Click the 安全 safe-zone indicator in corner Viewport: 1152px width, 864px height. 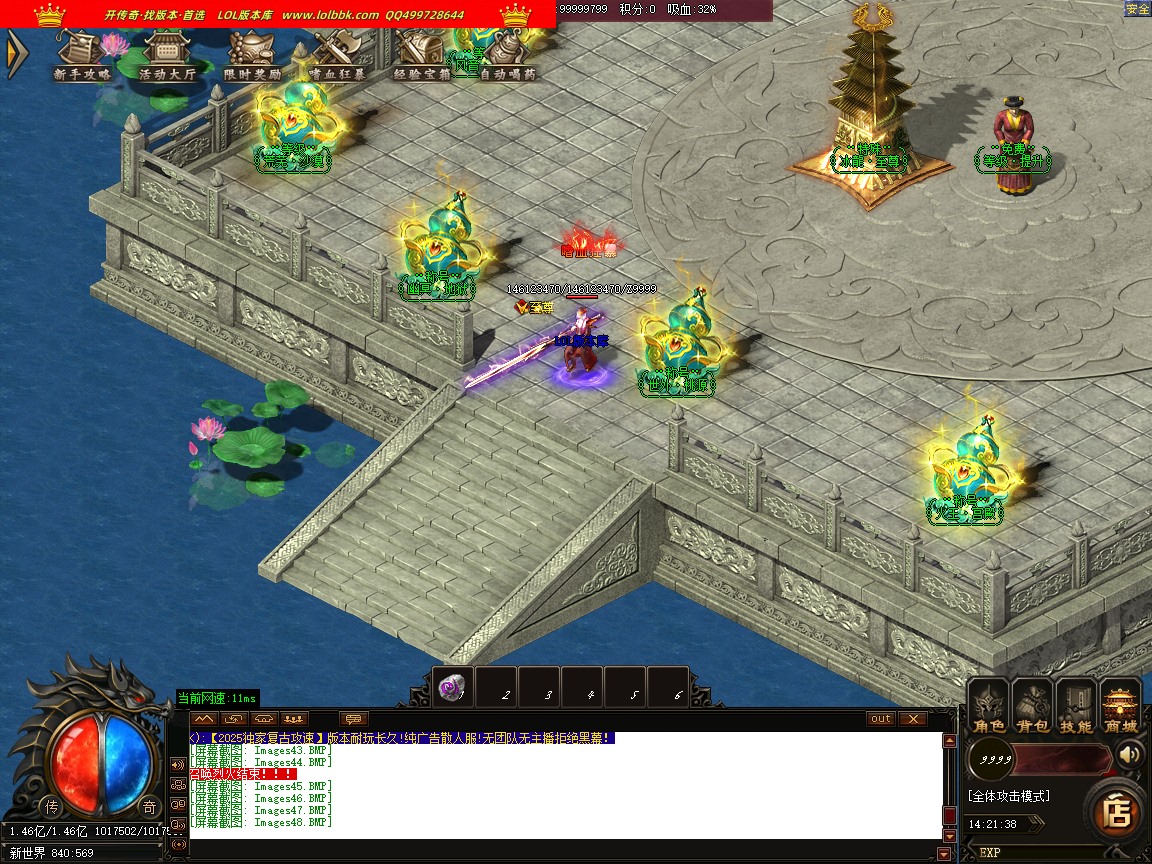[x=1138, y=9]
